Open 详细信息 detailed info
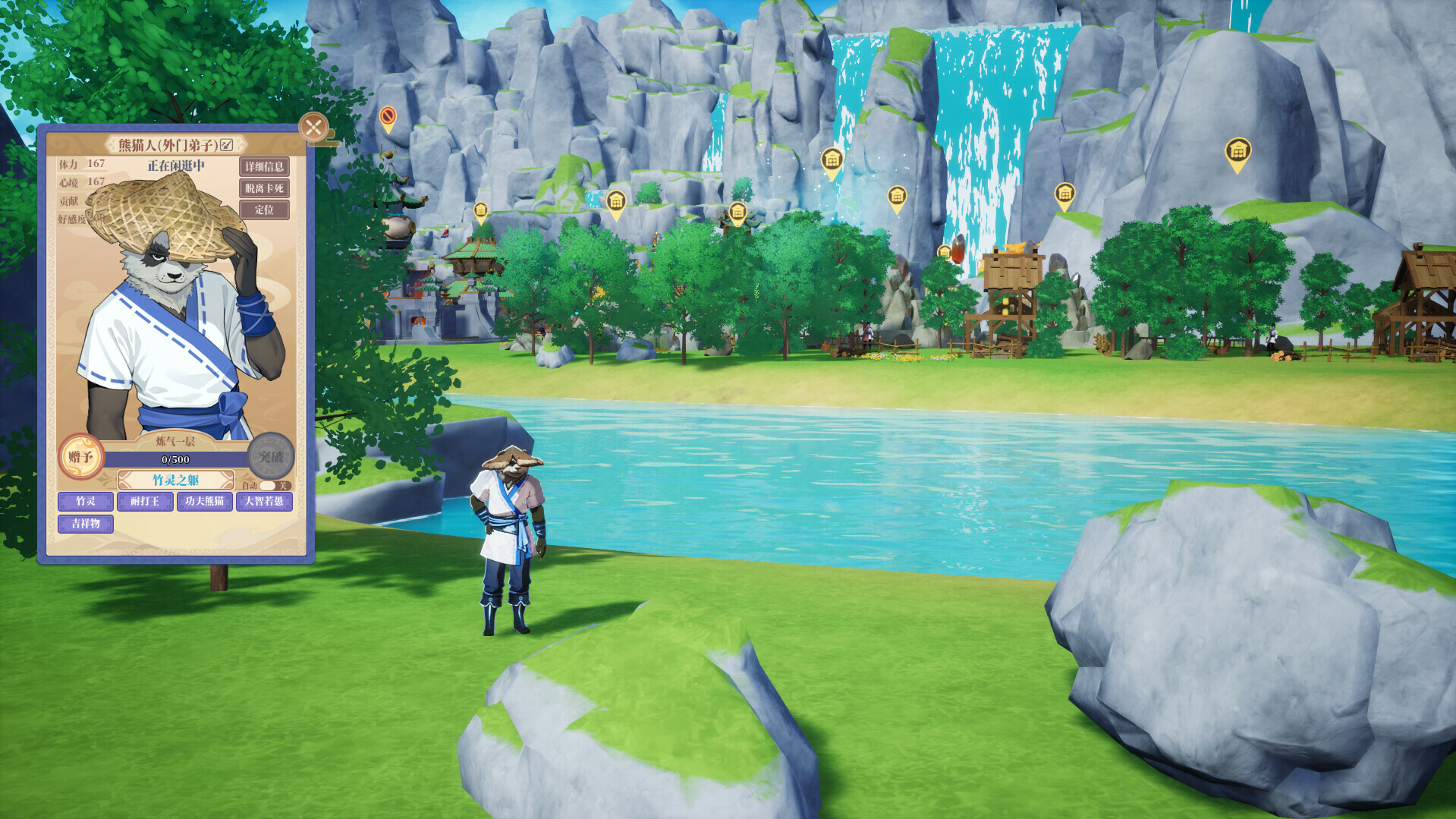The height and width of the screenshot is (819, 1456). [264, 166]
